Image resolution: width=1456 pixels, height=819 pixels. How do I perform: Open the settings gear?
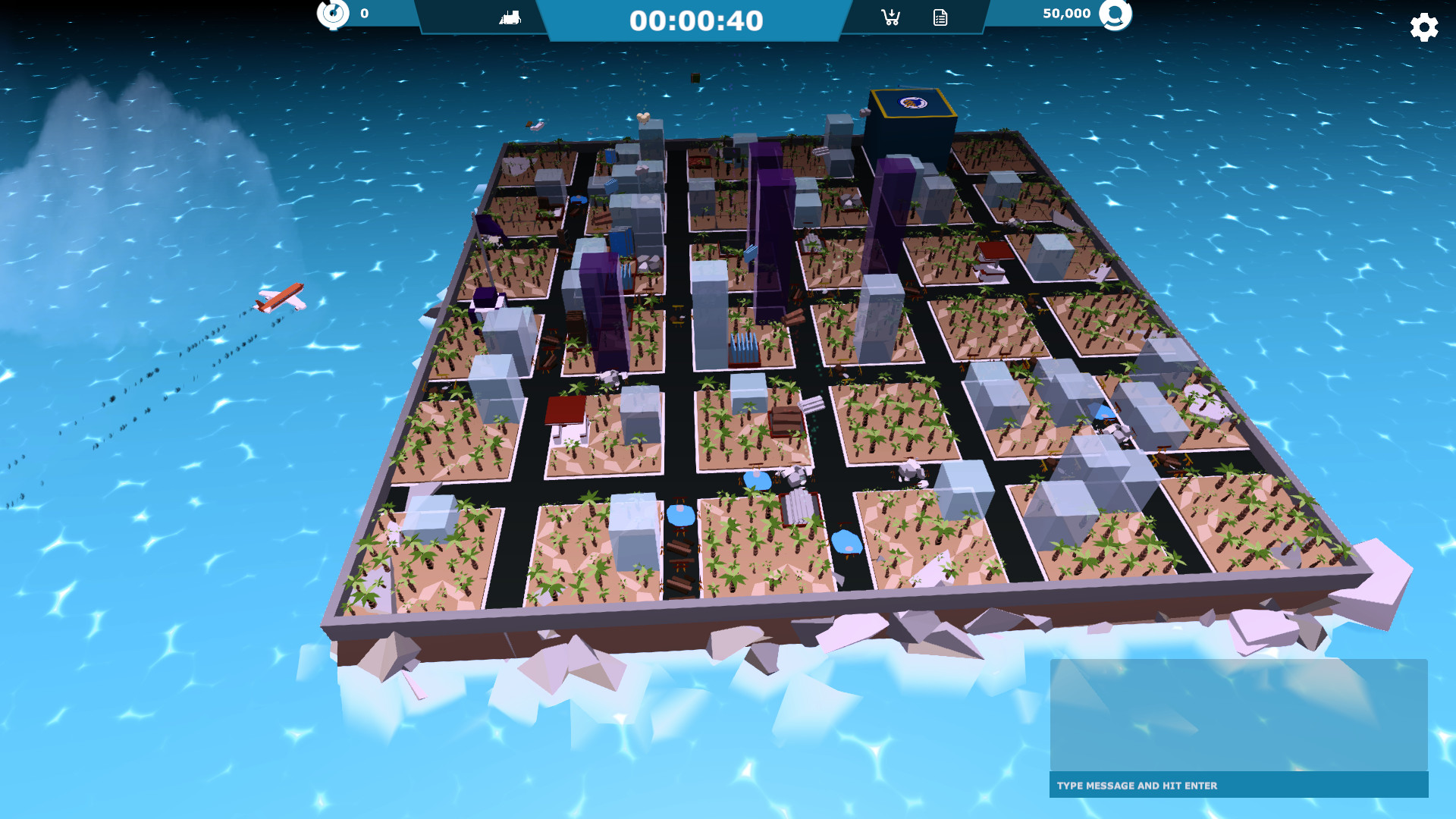[1423, 27]
